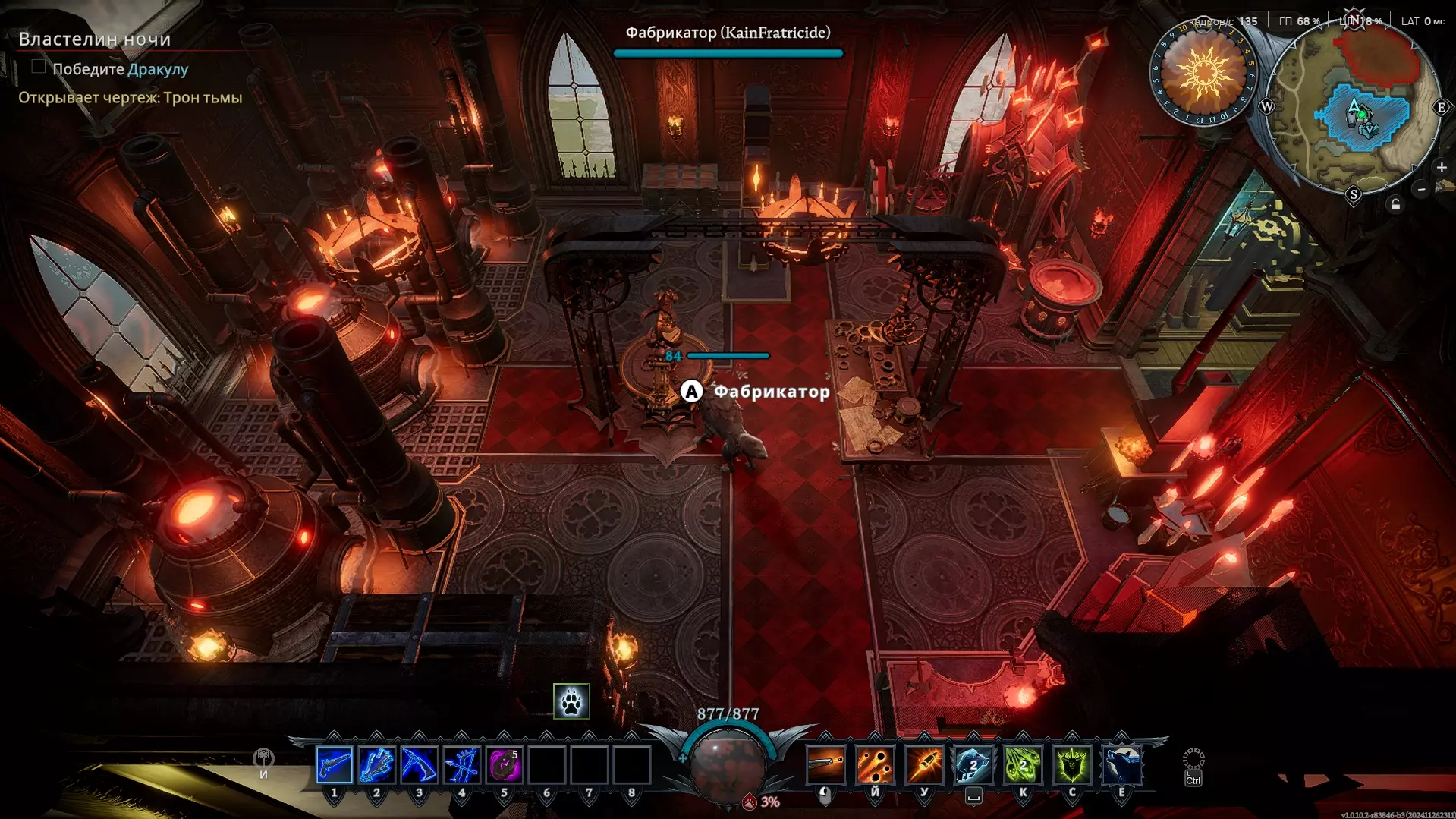Activate the howling wolf ultimate ability
The width and height of the screenshot is (1456, 819).
pos(1121,764)
